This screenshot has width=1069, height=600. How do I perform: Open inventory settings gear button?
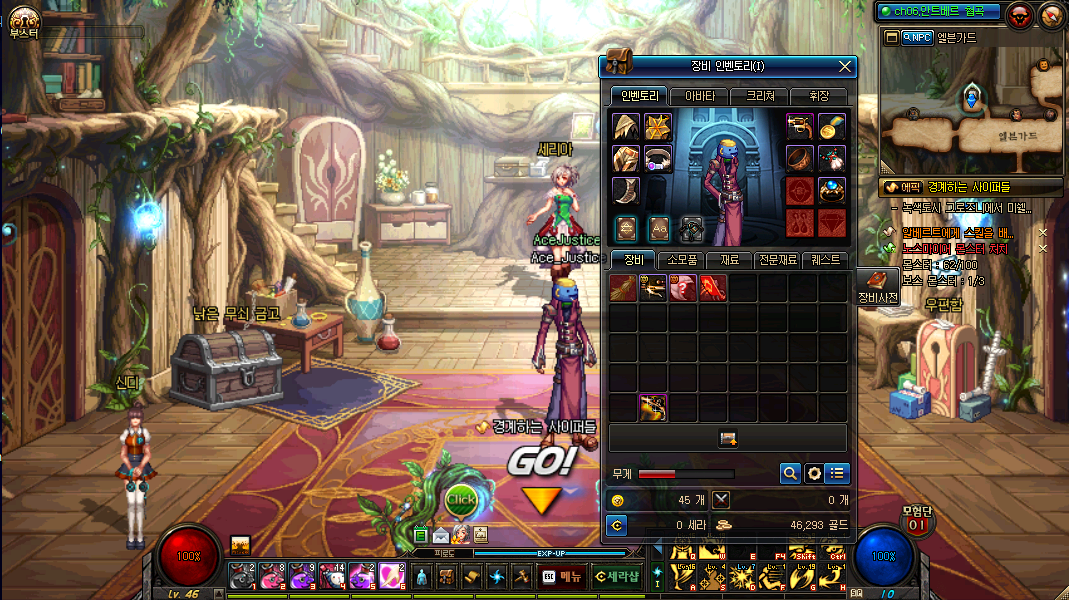pos(814,473)
